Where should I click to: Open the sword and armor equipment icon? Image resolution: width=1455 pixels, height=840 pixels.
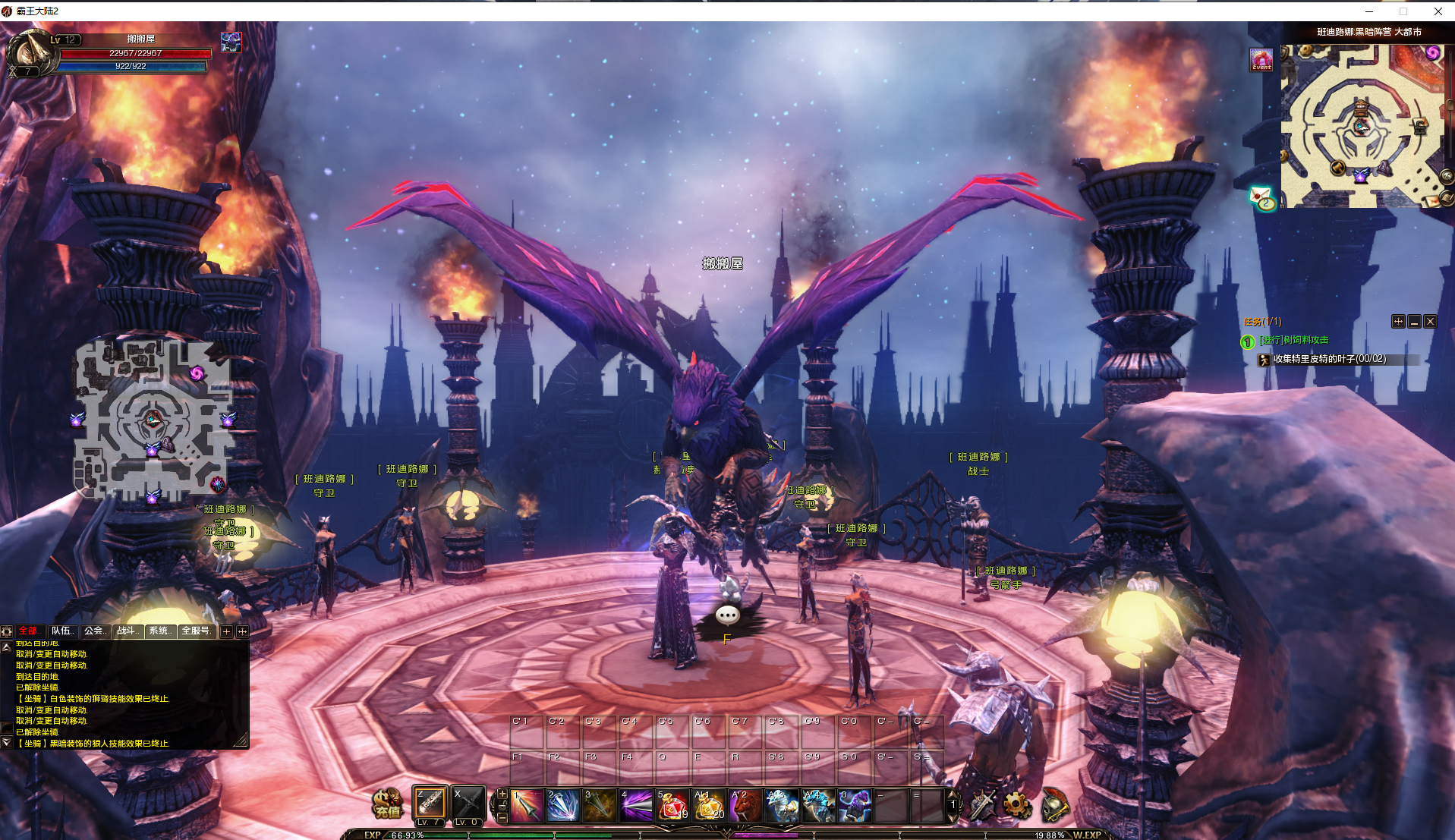[982, 805]
